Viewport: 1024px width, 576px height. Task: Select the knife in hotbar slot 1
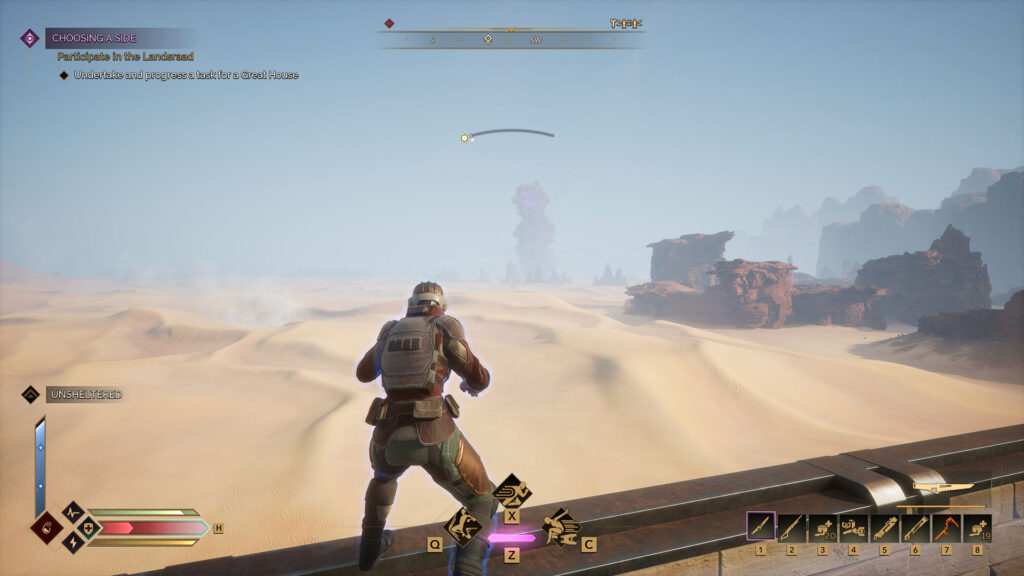761,527
